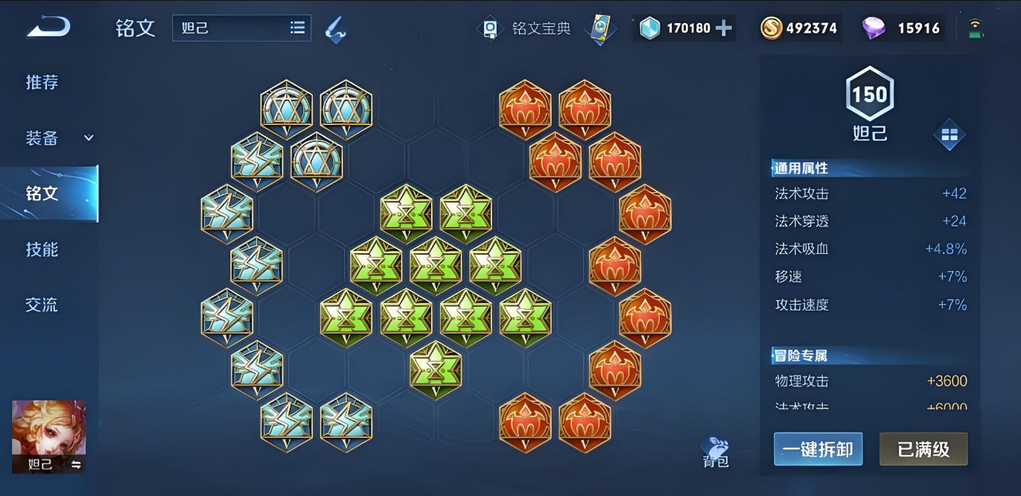The image size is (1021, 496).
Task: Toggle the attribute grid view icon
Action: tap(949, 134)
